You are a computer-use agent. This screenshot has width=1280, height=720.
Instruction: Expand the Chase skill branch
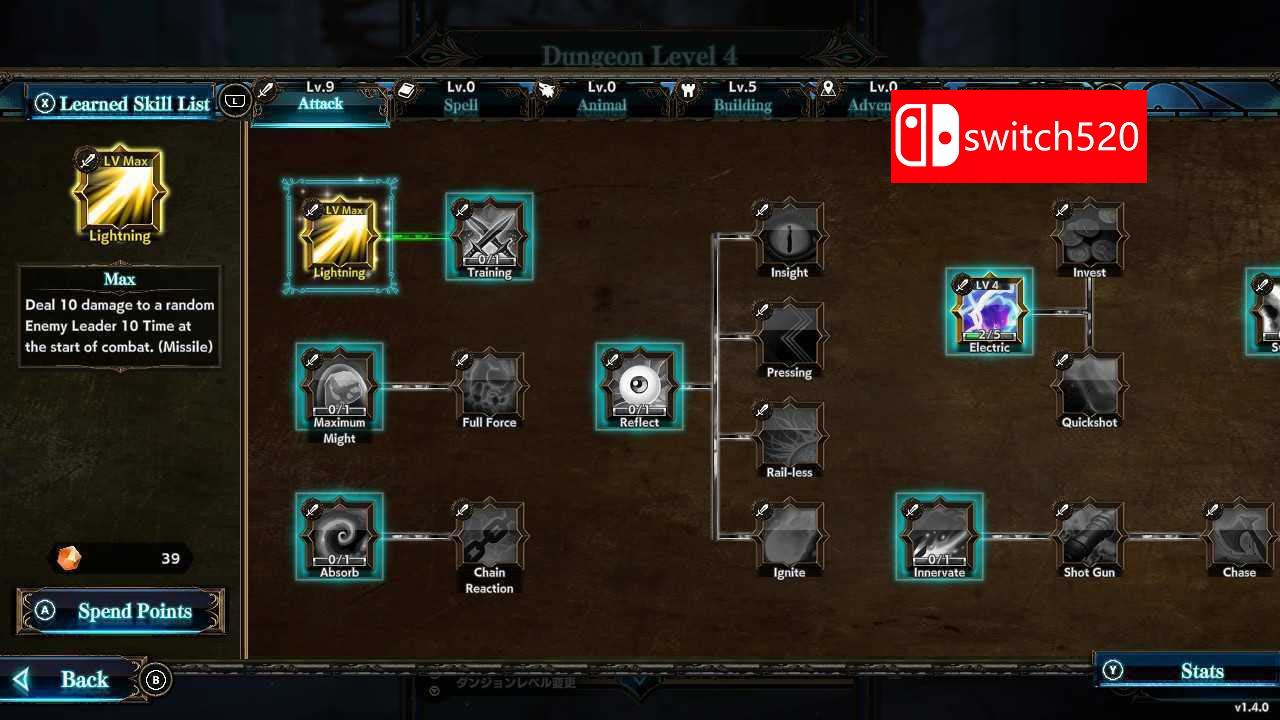tap(1238, 537)
